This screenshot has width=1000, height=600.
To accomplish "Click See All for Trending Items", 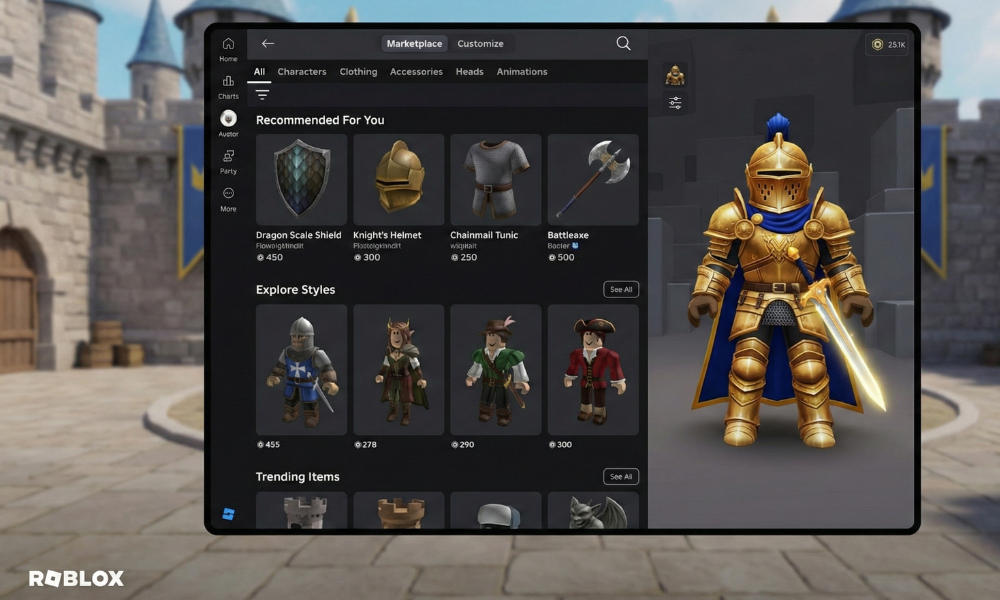I will (621, 477).
